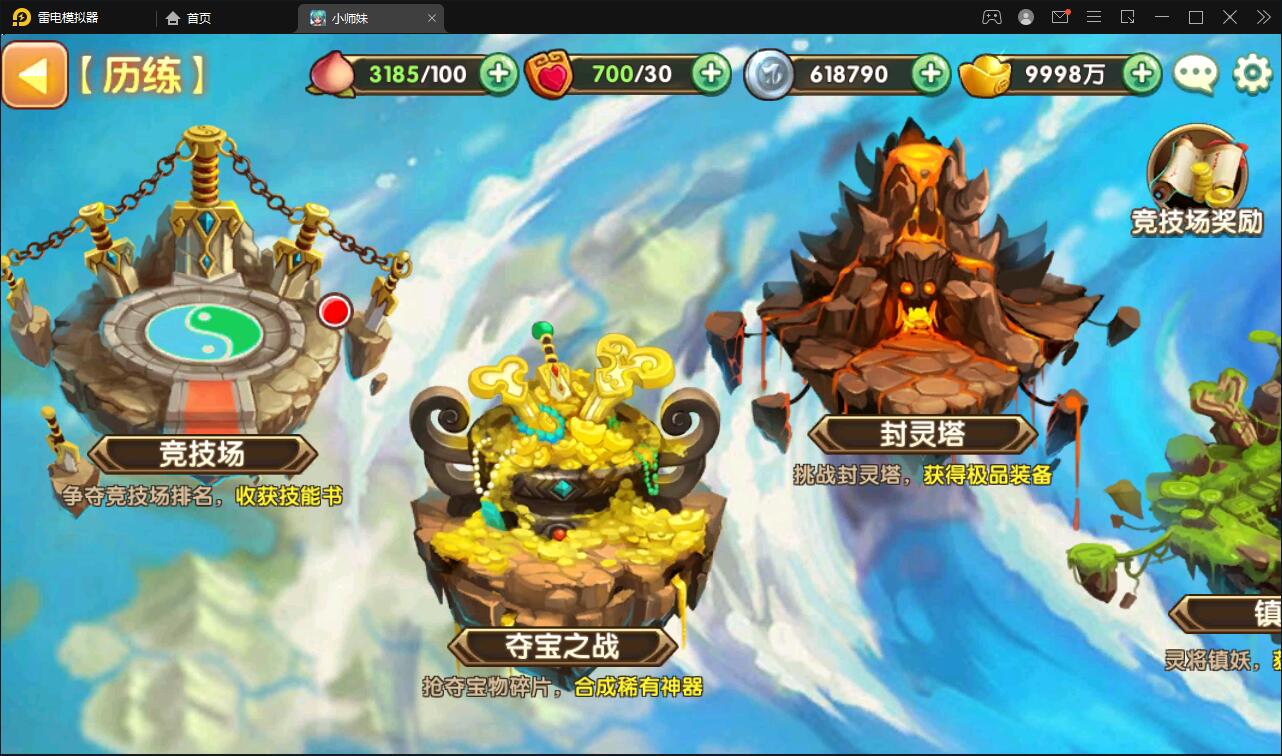Switch to the 首页 home tab
Image resolution: width=1282 pixels, height=756 pixels.
[x=190, y=18]
